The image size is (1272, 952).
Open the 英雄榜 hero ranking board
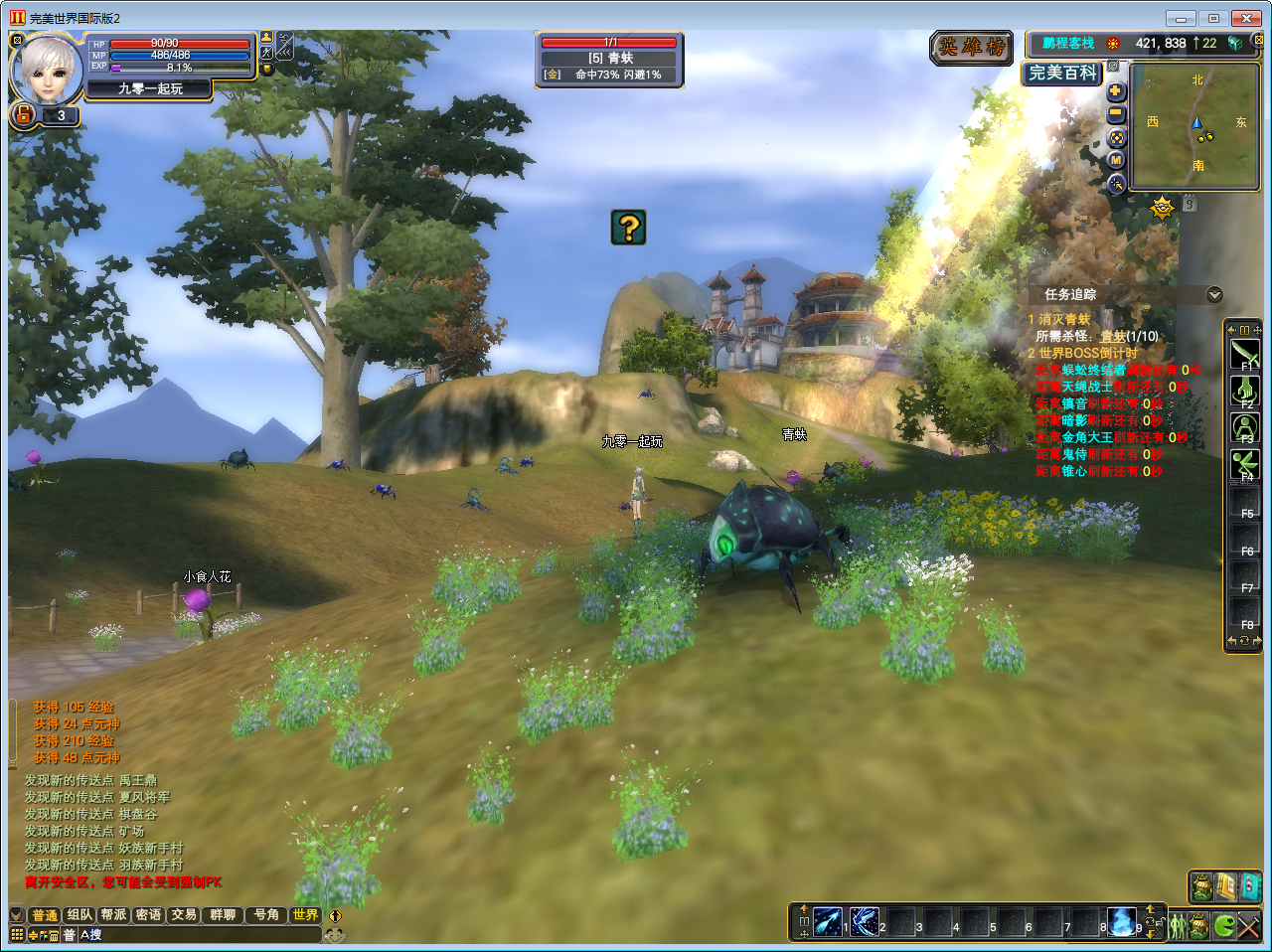pos(972,48)
